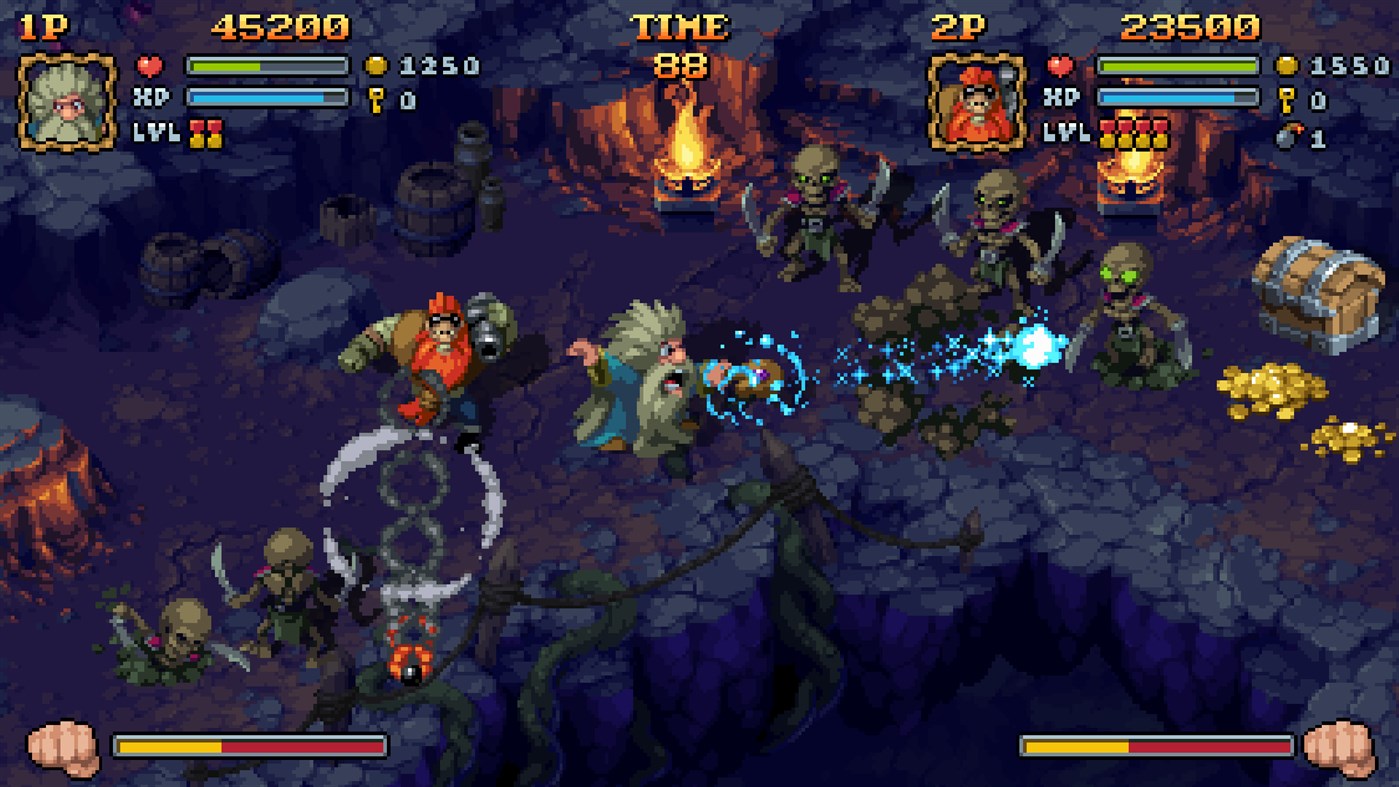
Task: Click the left bottom power meter bar
Action: point(250,744)
